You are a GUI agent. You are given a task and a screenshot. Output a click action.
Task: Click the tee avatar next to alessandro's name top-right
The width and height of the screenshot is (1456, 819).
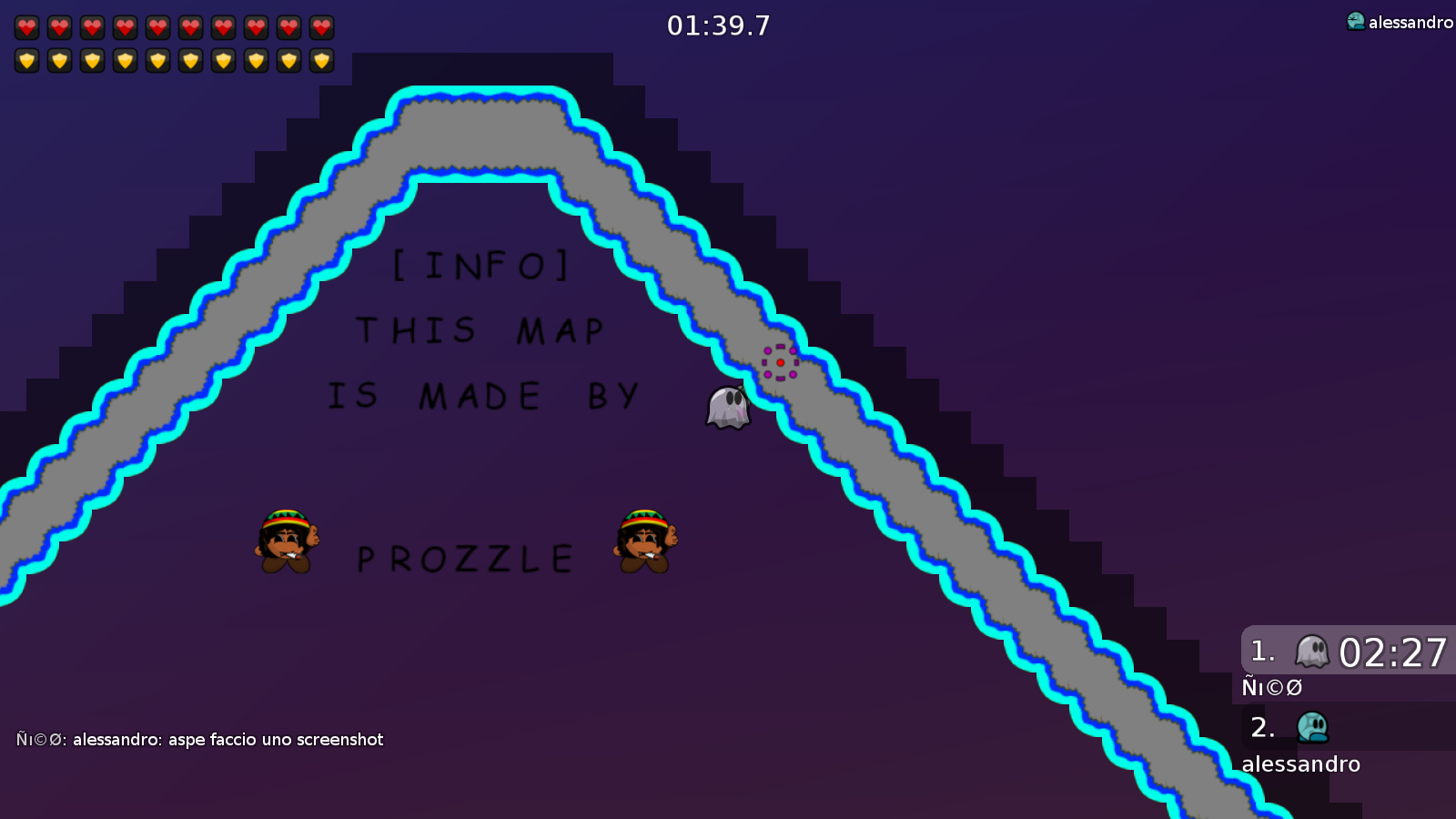click(x=1356, y=18)
